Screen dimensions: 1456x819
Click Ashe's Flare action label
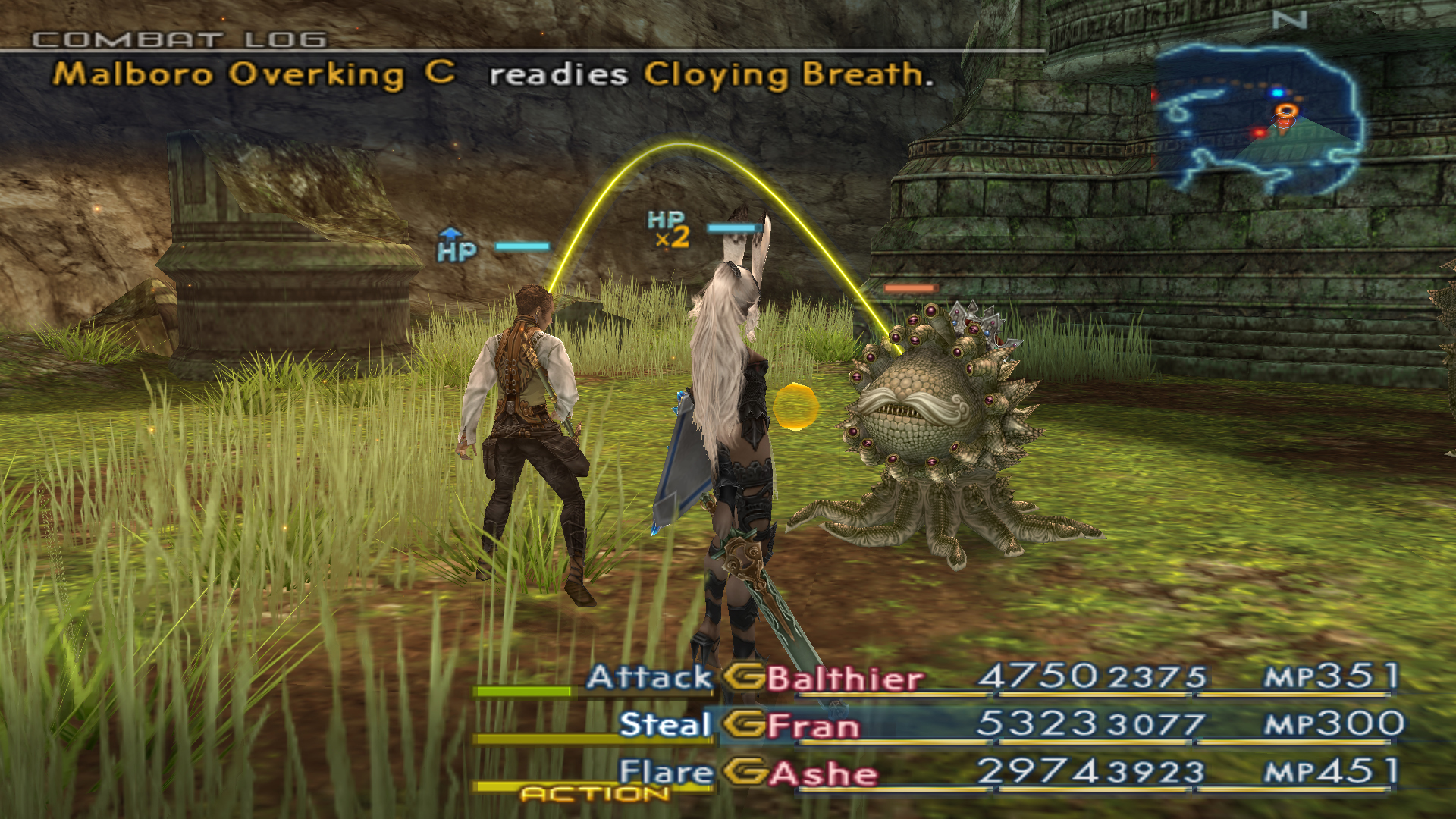pyautogui.click(x=665, y=772)
